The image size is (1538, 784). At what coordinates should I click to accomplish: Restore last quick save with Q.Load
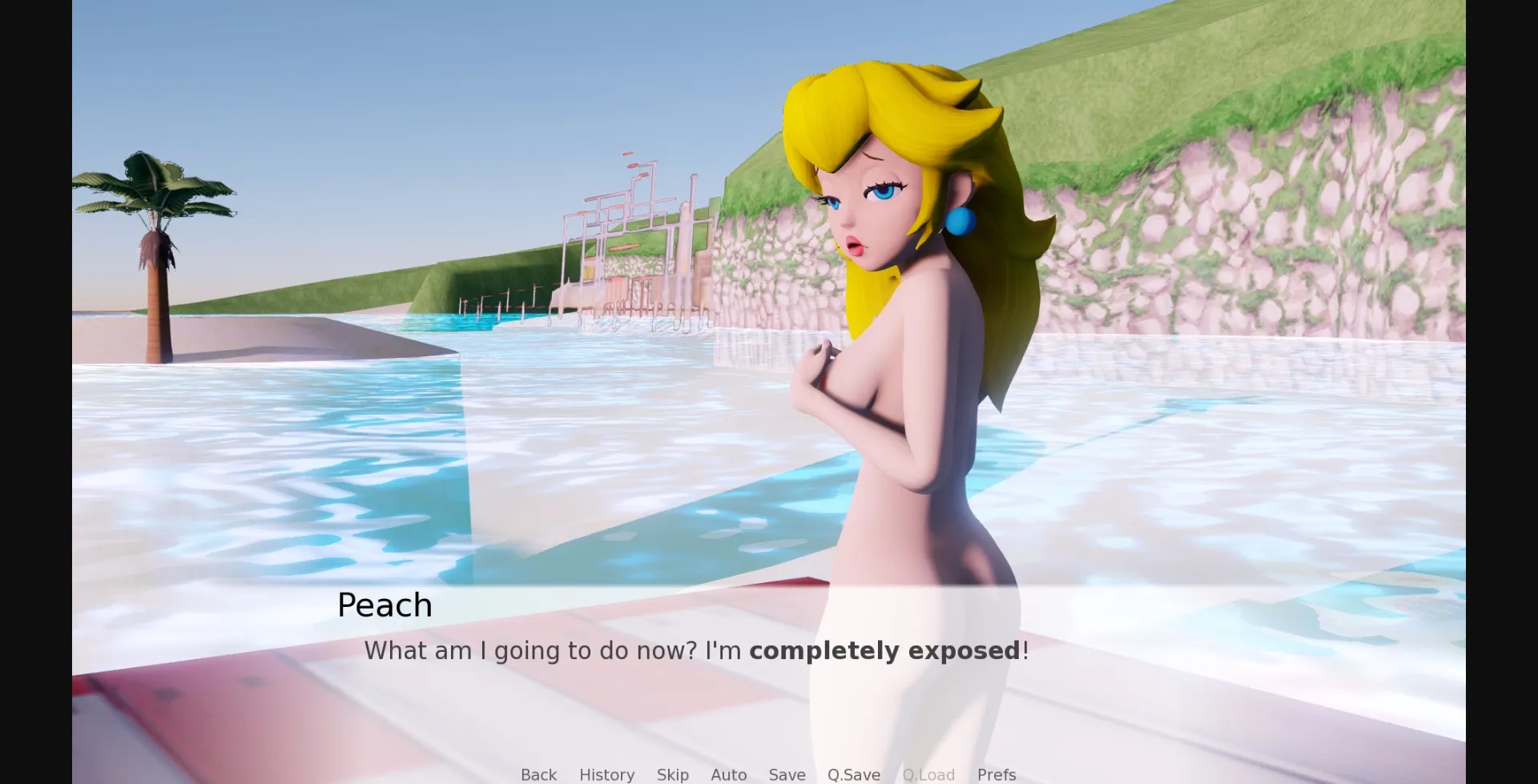pos(928,774)
